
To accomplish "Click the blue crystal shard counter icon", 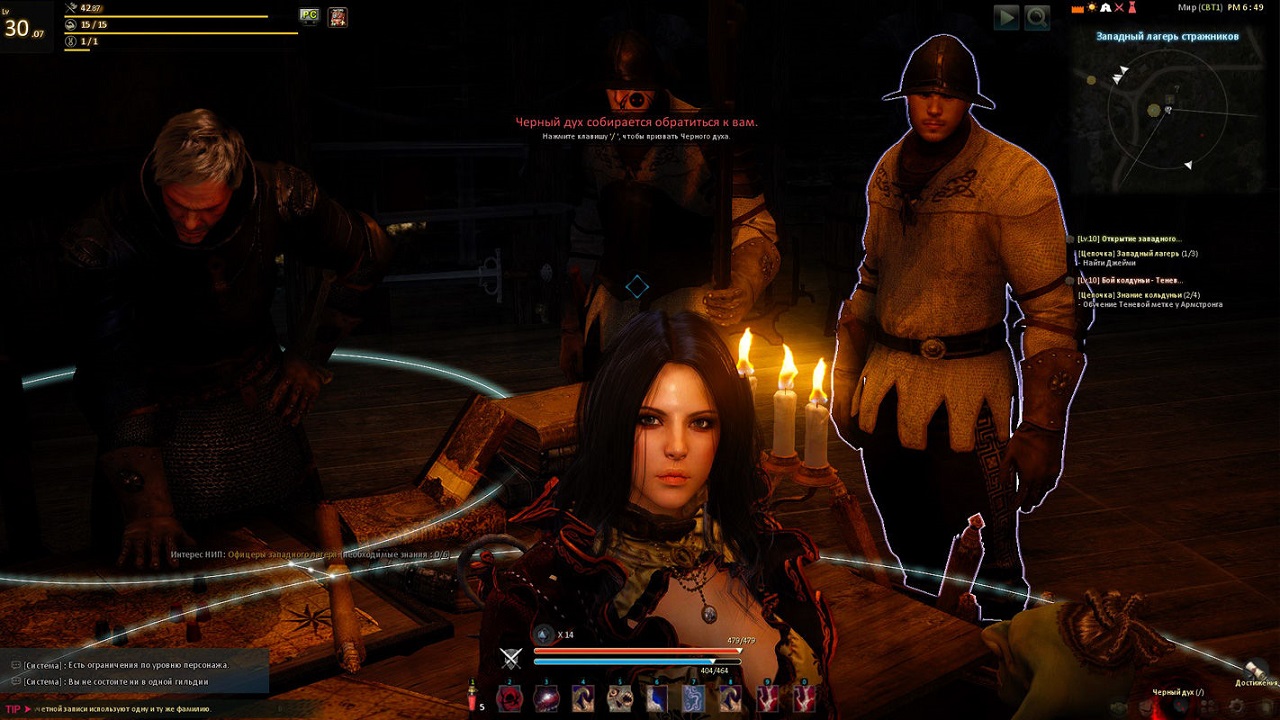I will [x=543, y=634].
